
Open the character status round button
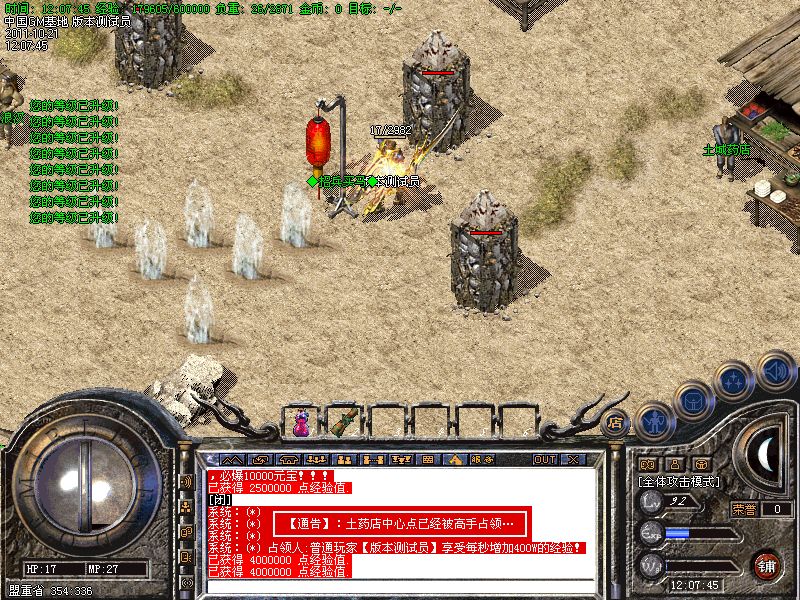coord(654,422)
